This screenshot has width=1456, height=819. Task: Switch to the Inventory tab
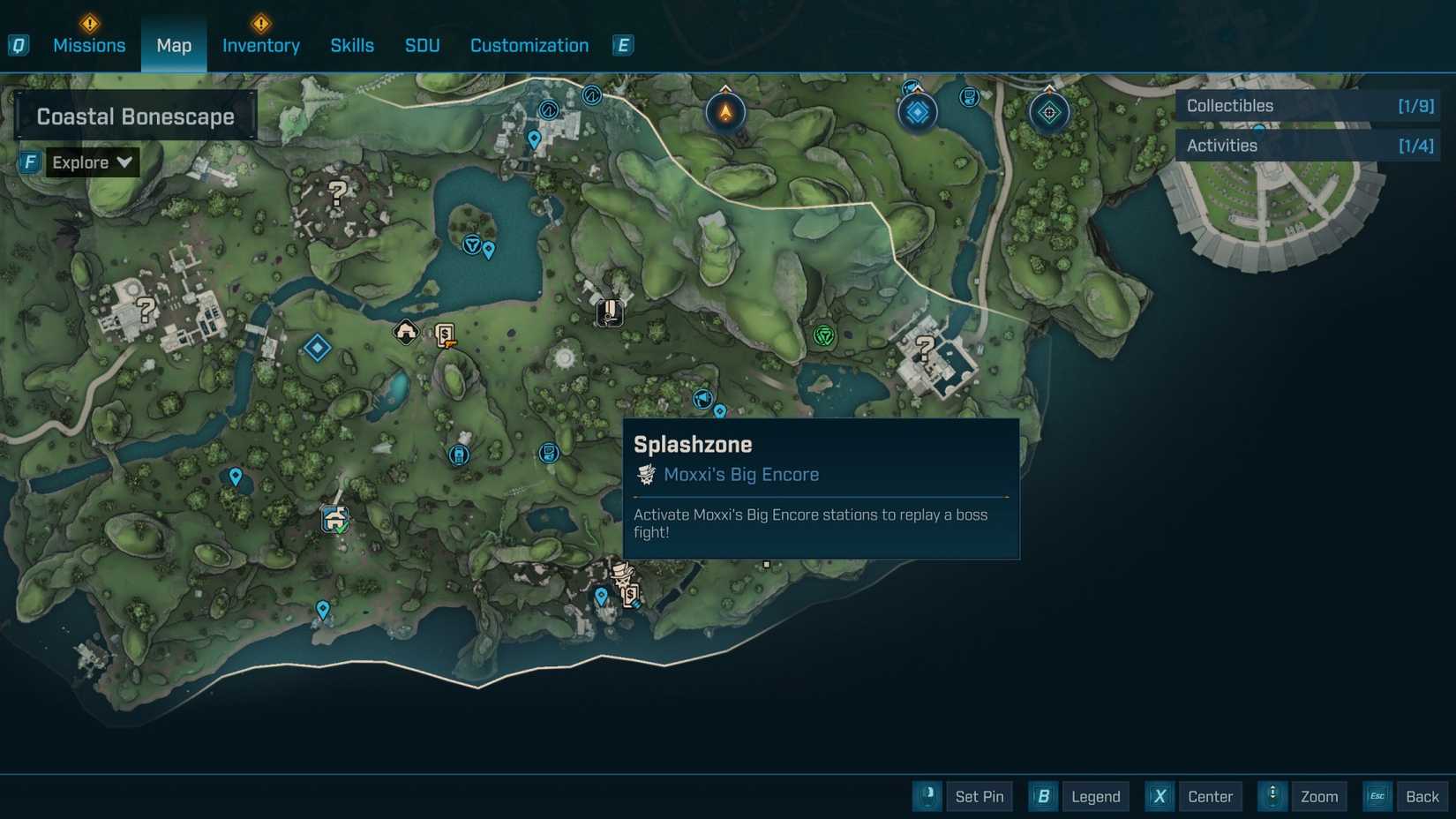click(260, 45)
